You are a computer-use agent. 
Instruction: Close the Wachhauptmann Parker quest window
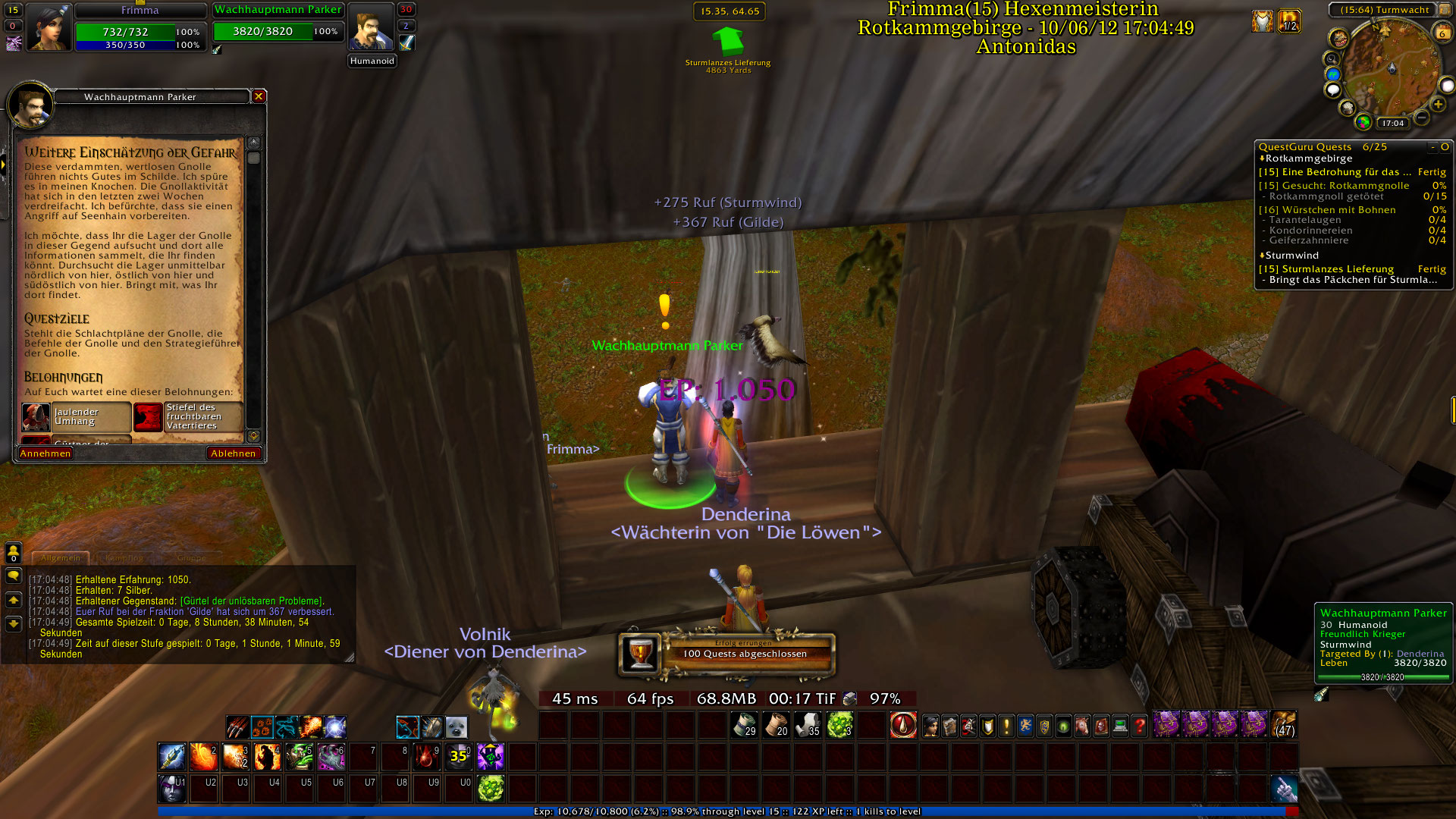click(259, 96)
